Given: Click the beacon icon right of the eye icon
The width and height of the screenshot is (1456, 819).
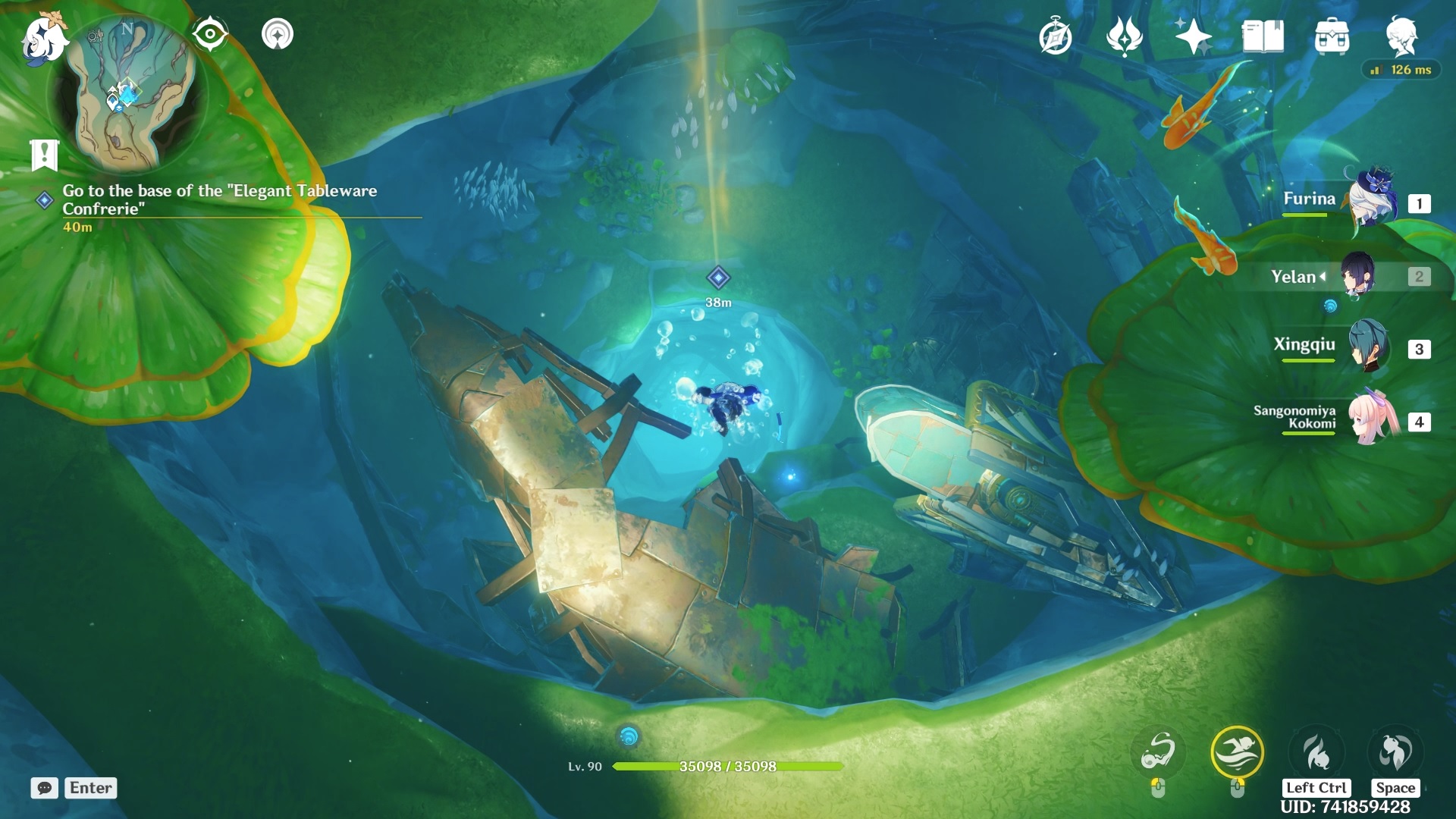Looking at the screenshot, I should point(277,34).
